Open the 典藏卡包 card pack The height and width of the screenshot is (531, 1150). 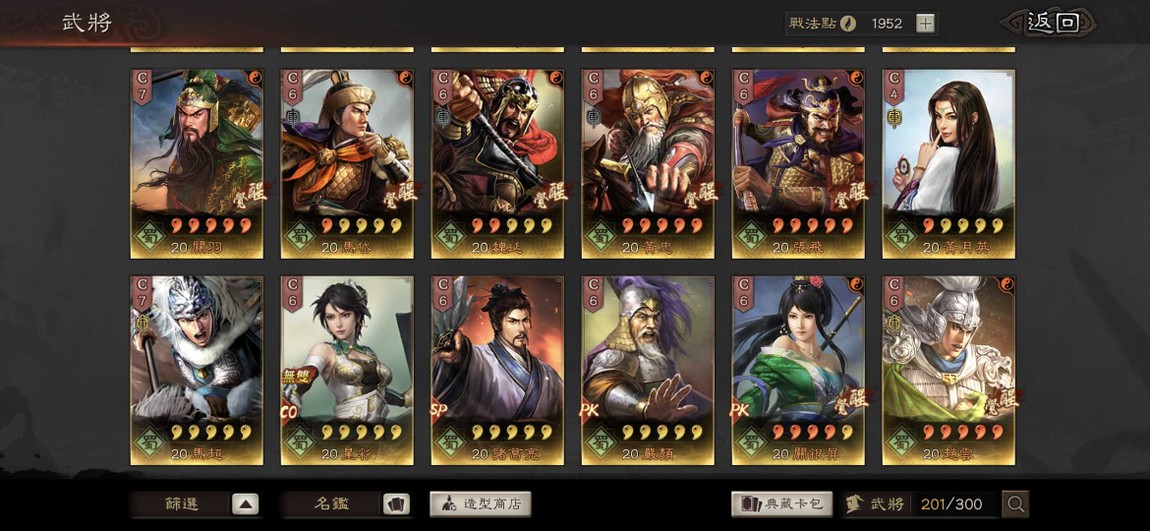click(781, 504)
